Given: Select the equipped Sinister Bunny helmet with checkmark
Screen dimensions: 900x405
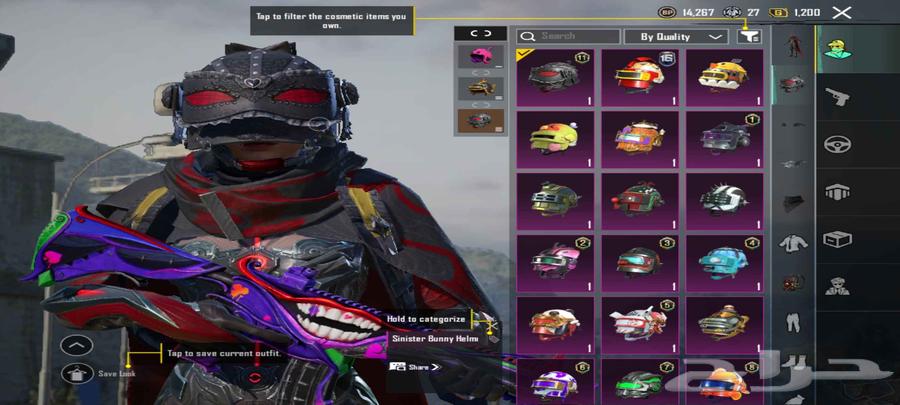Looking at the screenshot, I should tap(555, 78).
